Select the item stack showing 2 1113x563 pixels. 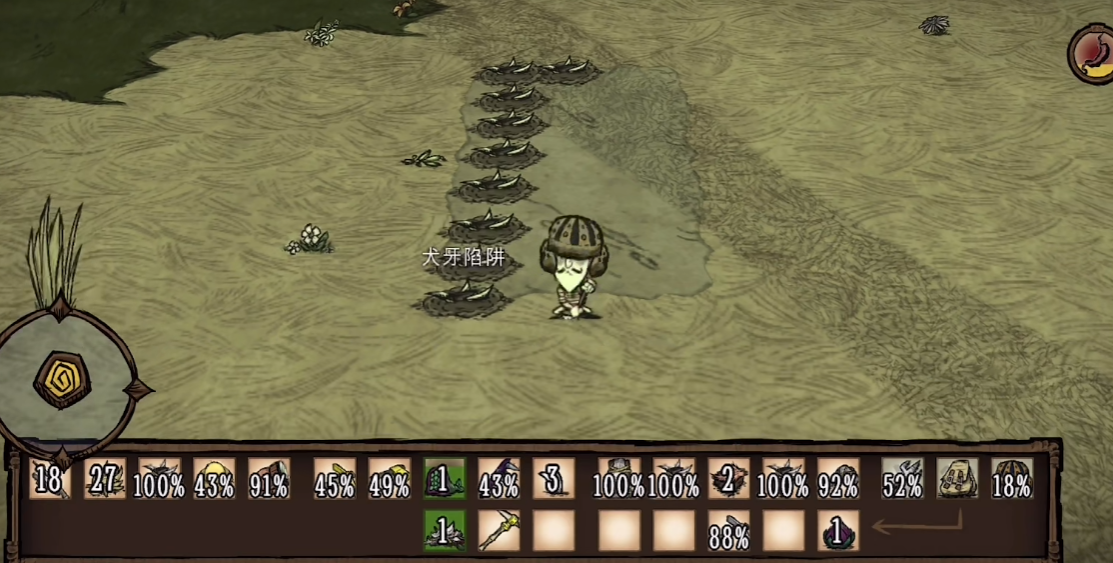coord(728,479)
